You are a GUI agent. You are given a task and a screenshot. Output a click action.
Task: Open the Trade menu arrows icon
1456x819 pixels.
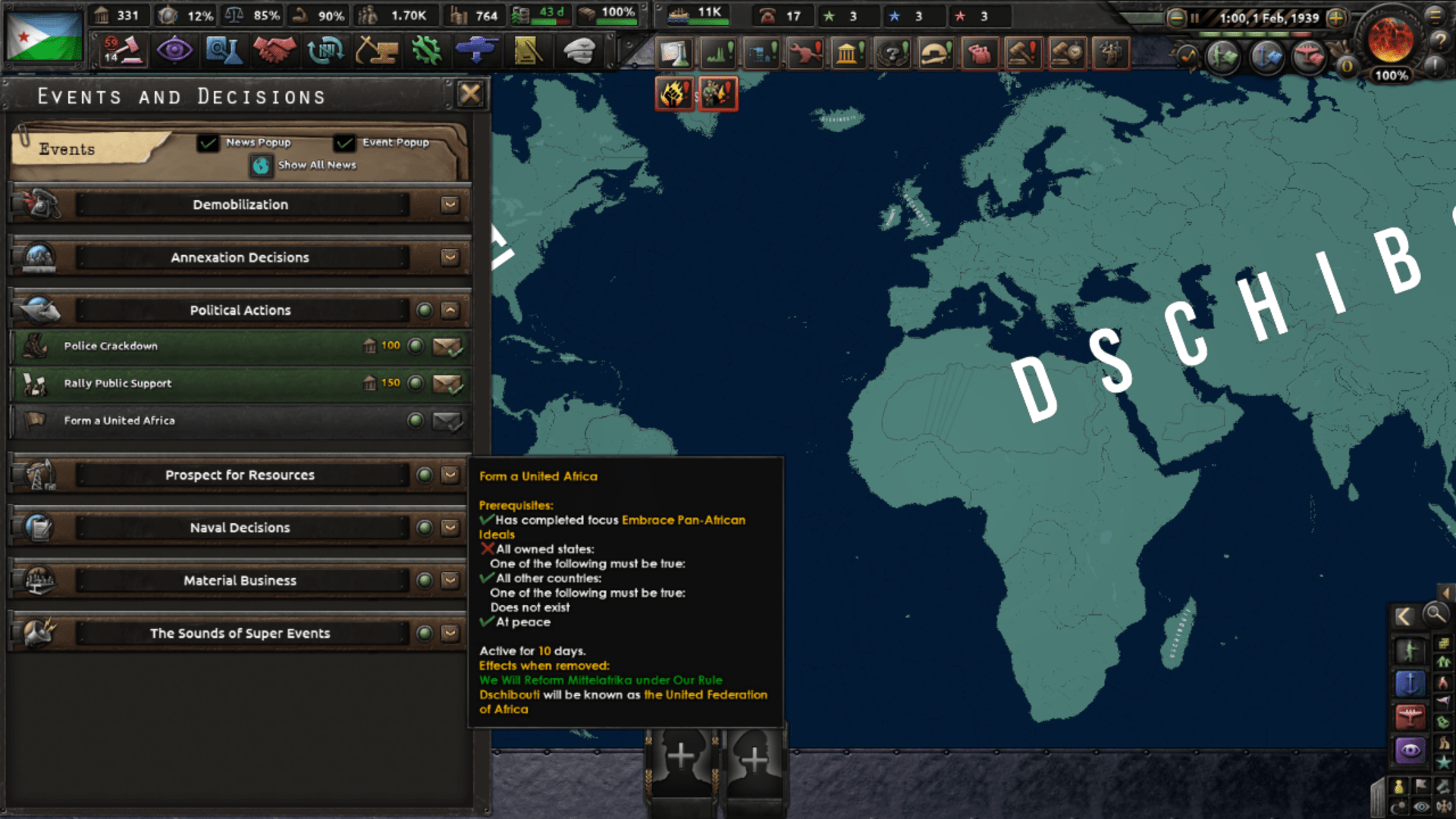click(325, 50)
